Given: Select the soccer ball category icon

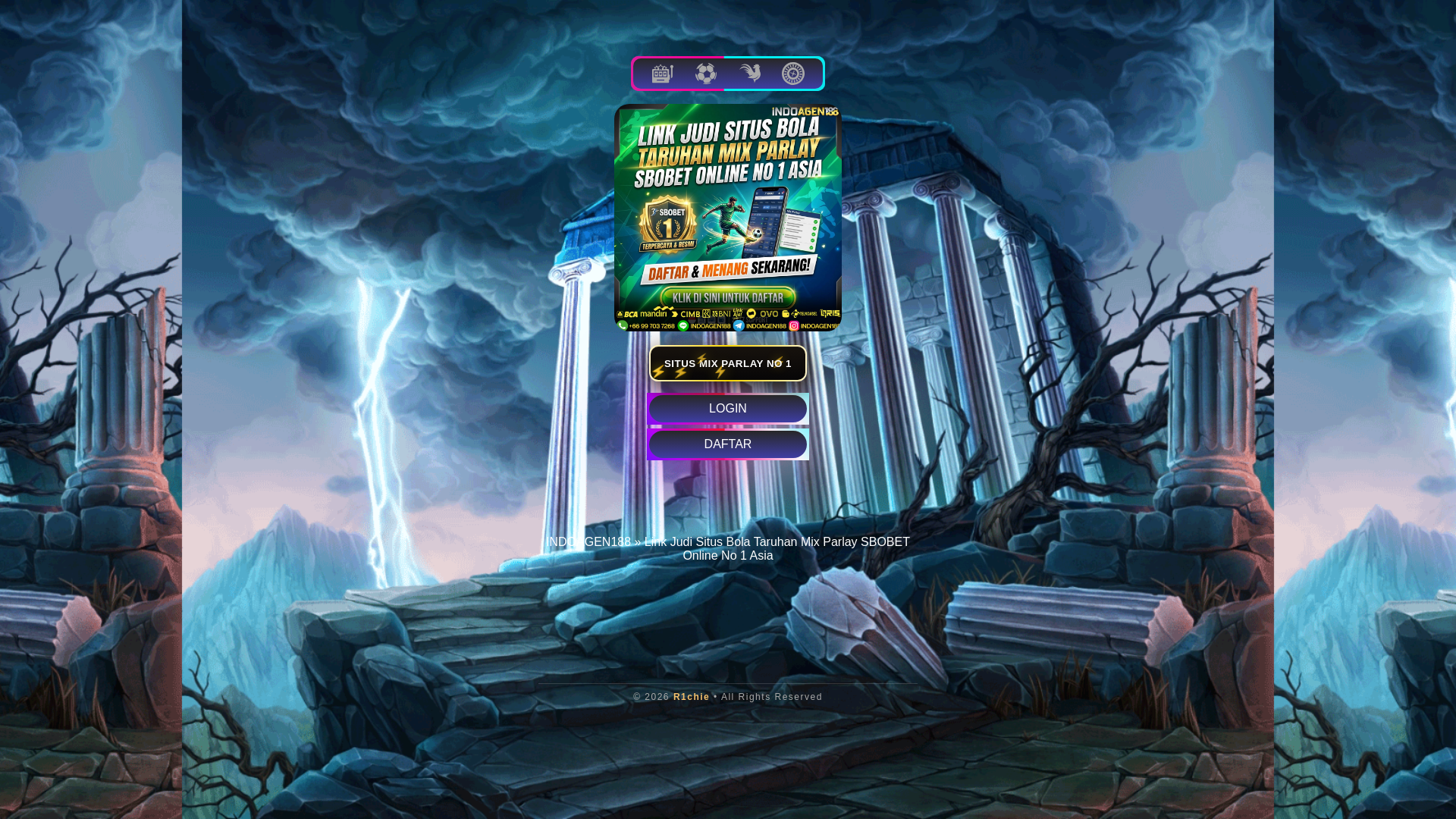Looking at the screenshot, I should click(x=706, y=74).
